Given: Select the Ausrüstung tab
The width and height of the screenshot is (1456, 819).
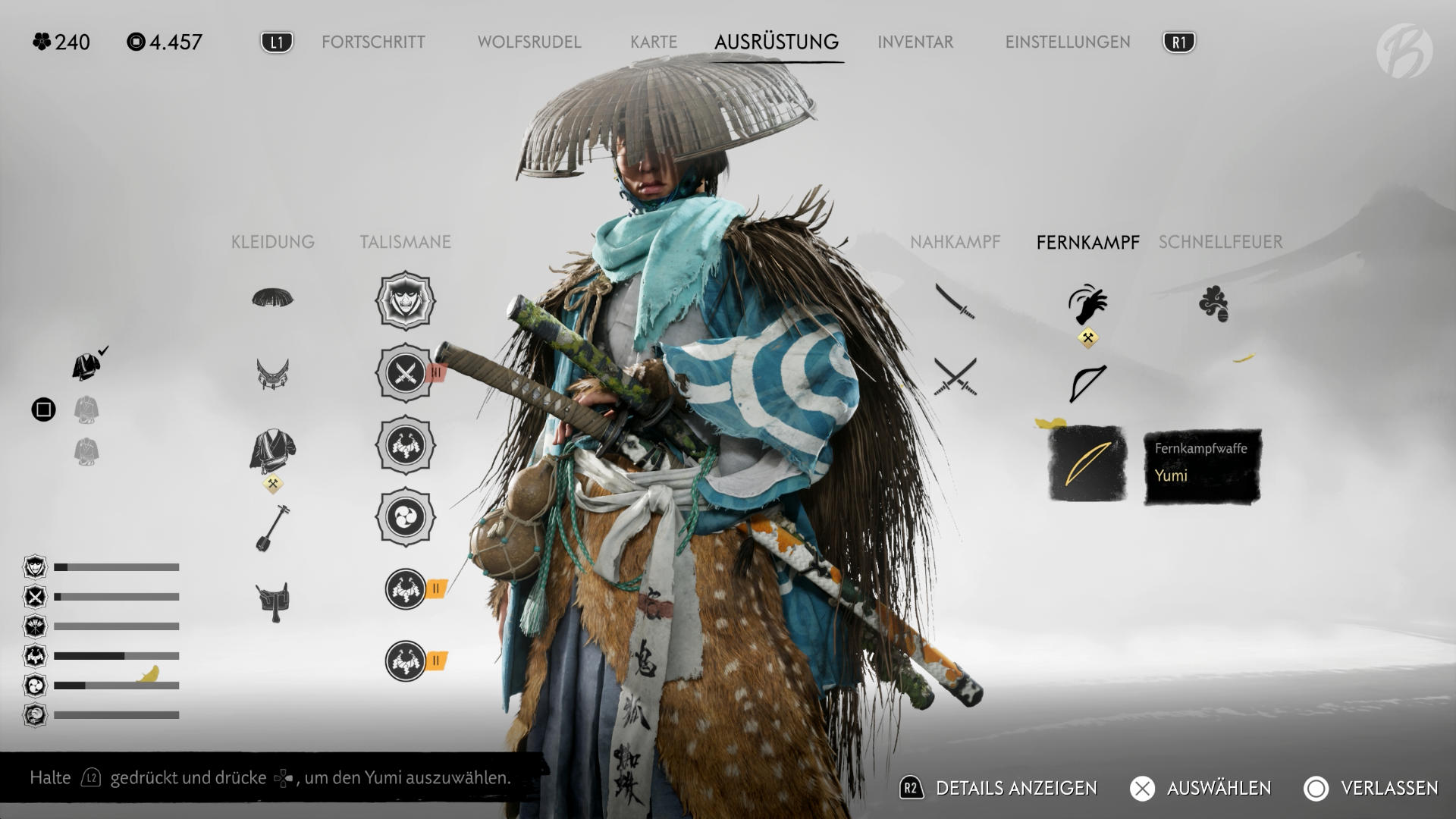Looking at the screenshot, I should tap(776, 42).
